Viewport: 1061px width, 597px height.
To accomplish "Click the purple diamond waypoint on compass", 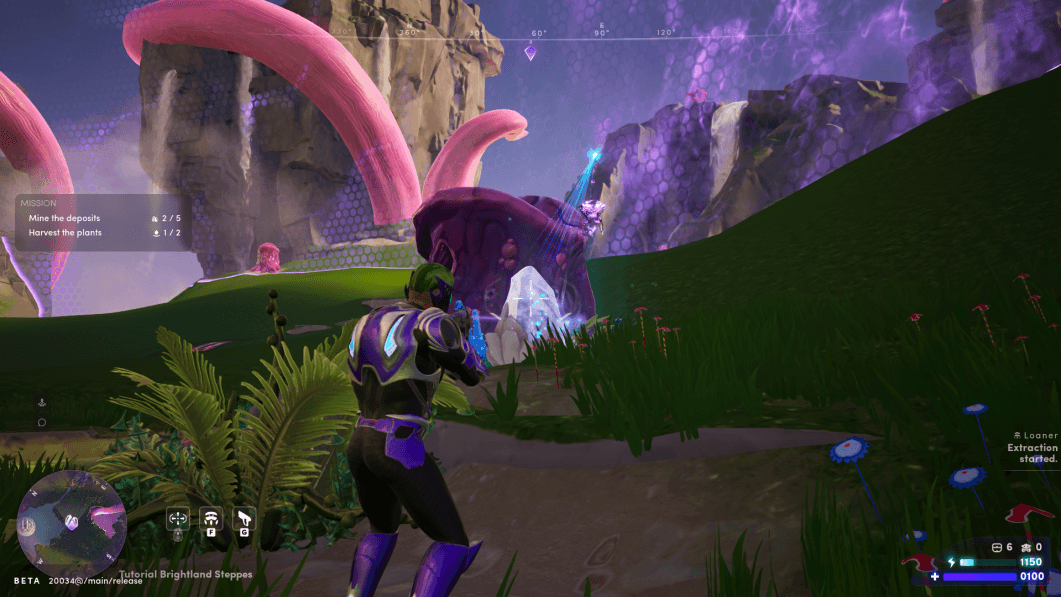I will [531, 52].
